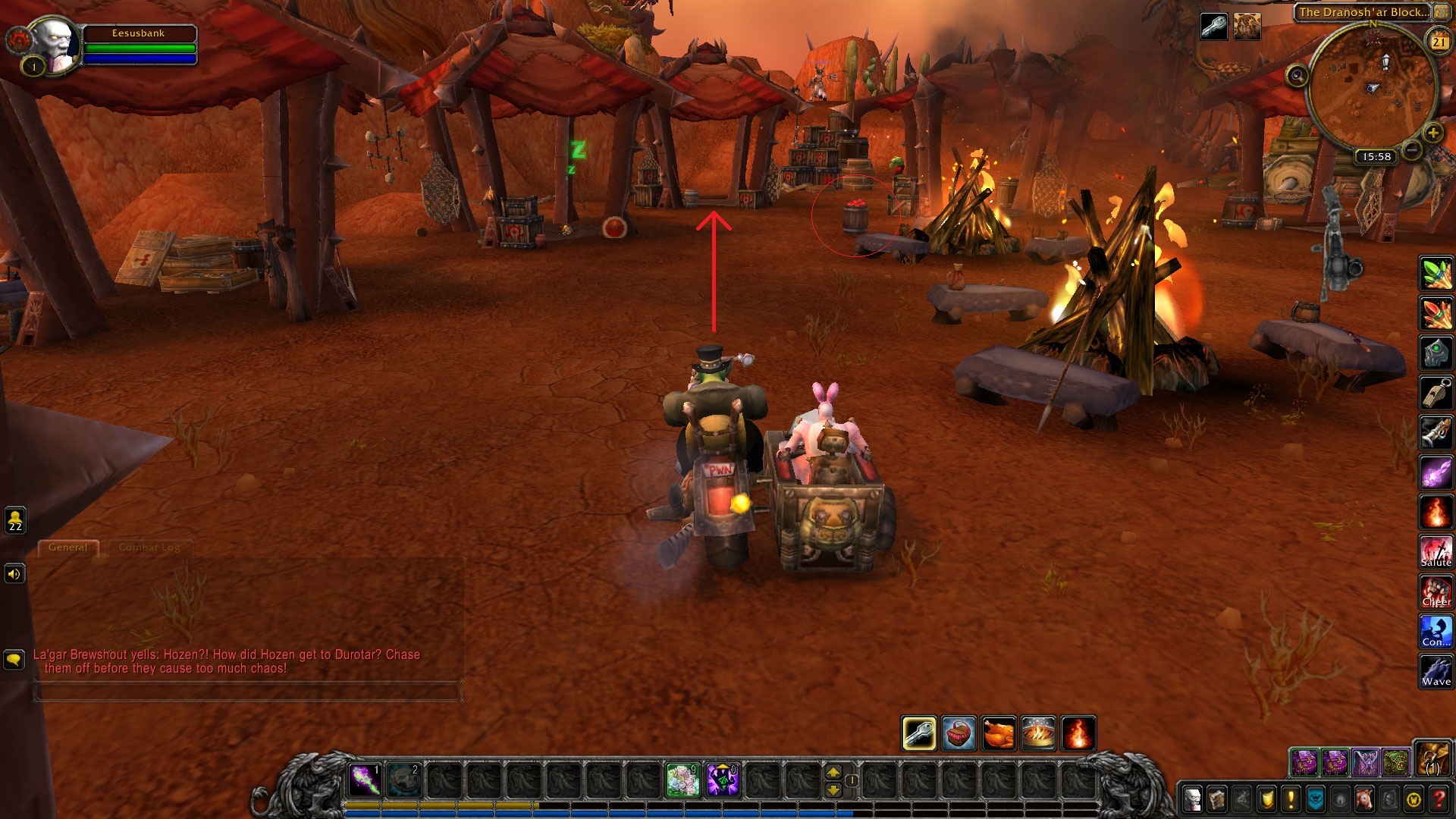Open the calendar button showing 21
This screenshot has width=1456, height=819.
pos(1439,42)
